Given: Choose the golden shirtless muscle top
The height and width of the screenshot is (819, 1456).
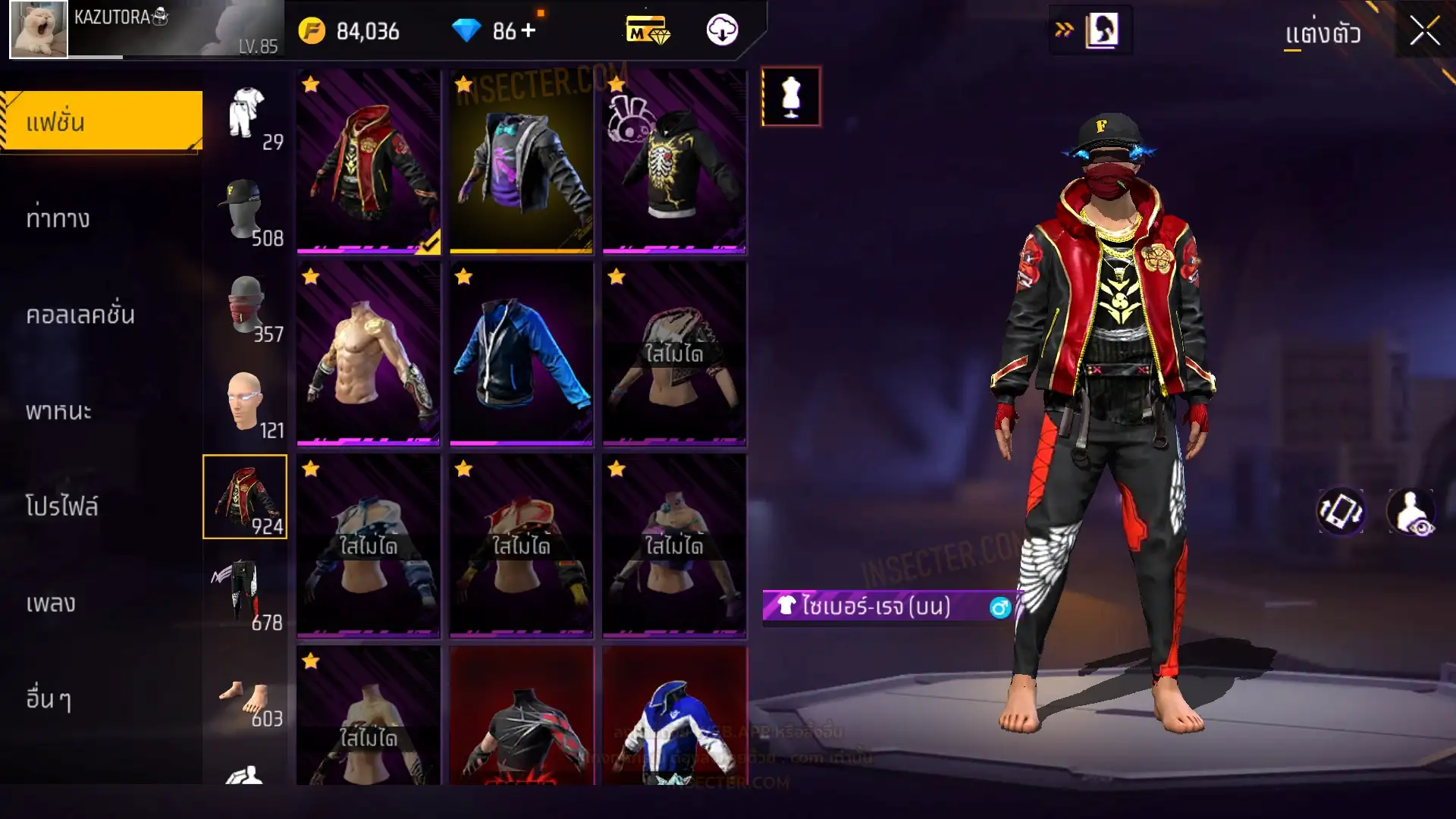Looking at the screenshot, I should (368, 353).
